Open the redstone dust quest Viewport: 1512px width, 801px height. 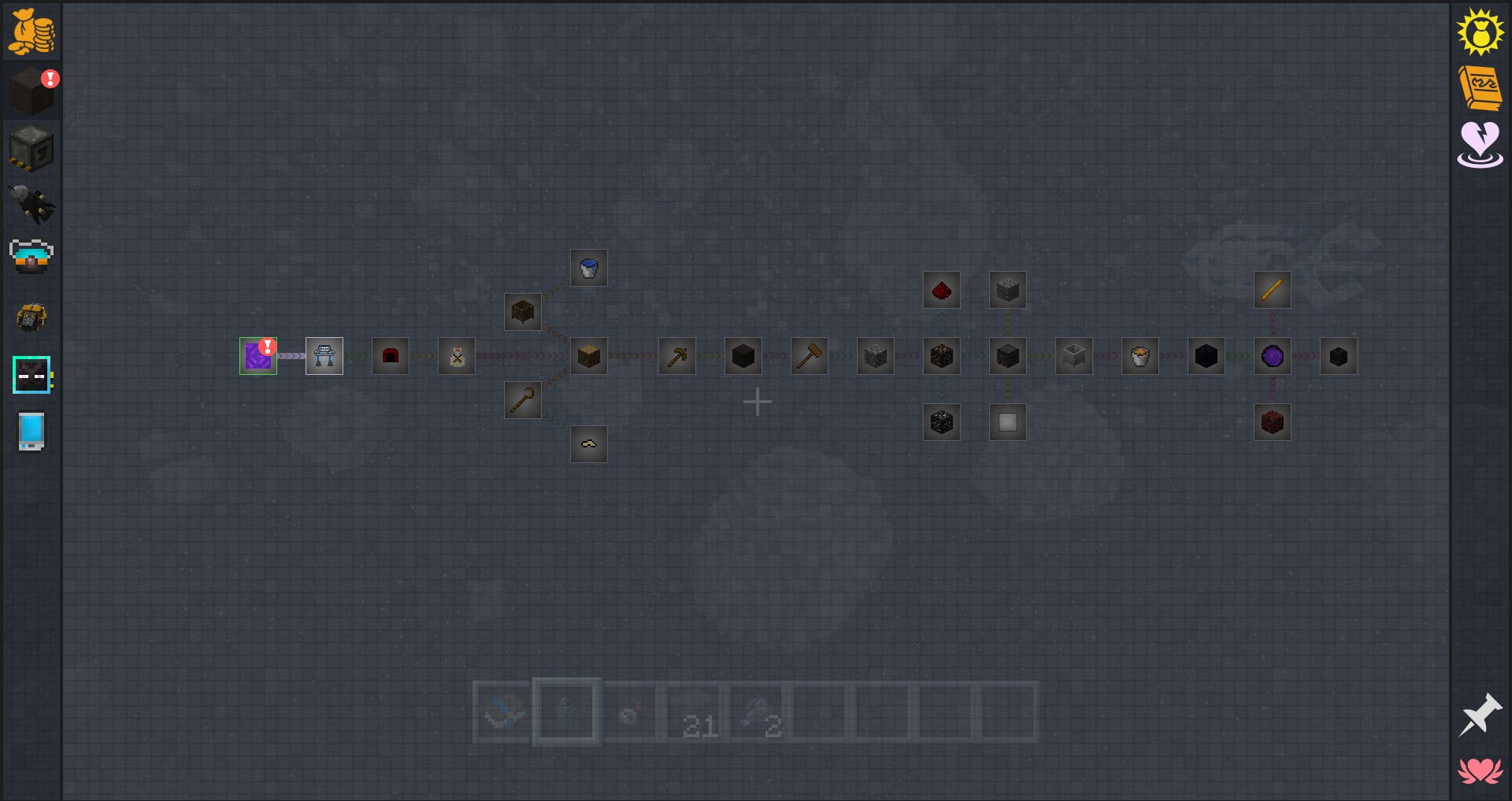pos(942,290)
